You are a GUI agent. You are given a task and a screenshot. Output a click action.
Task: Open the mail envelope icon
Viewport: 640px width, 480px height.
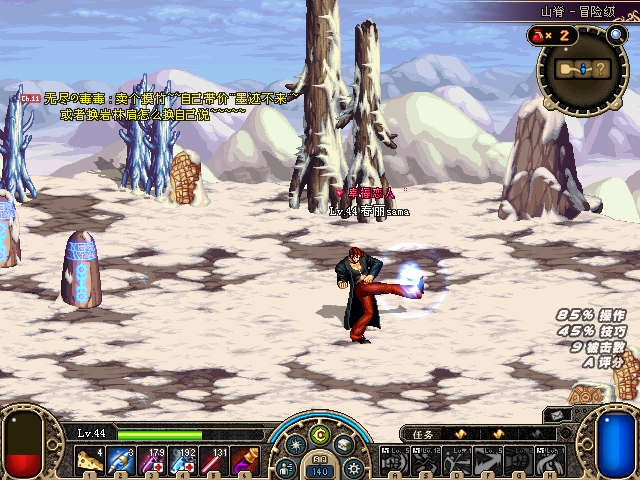point(557,415)
